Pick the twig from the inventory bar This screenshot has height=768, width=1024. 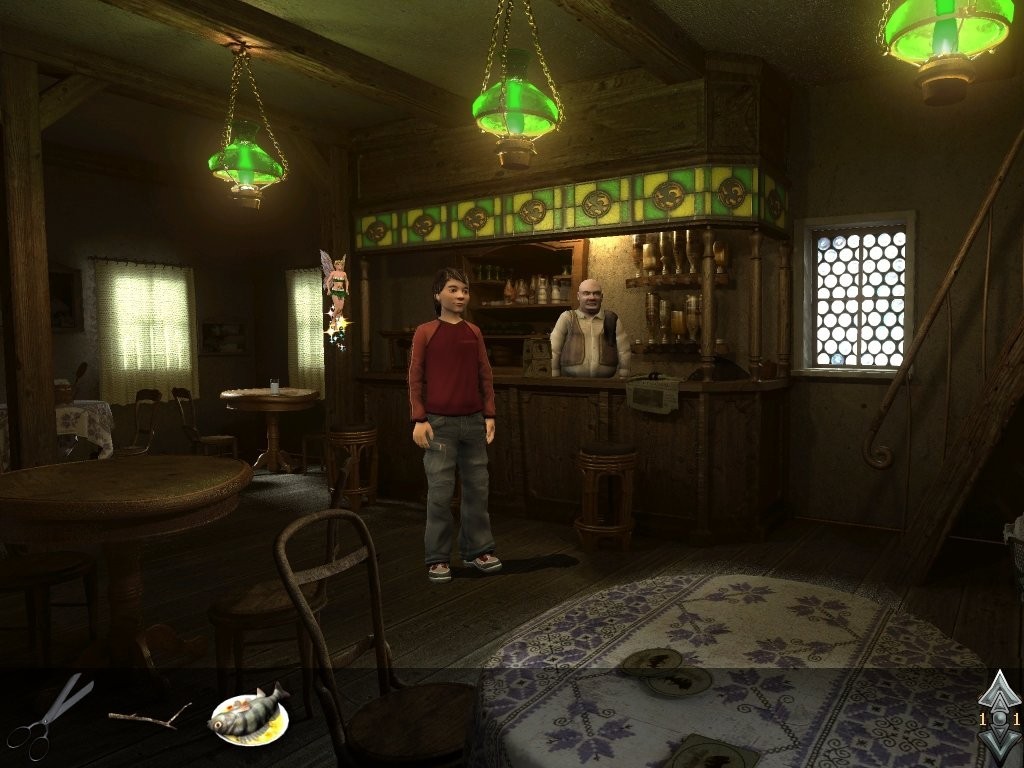150,716
